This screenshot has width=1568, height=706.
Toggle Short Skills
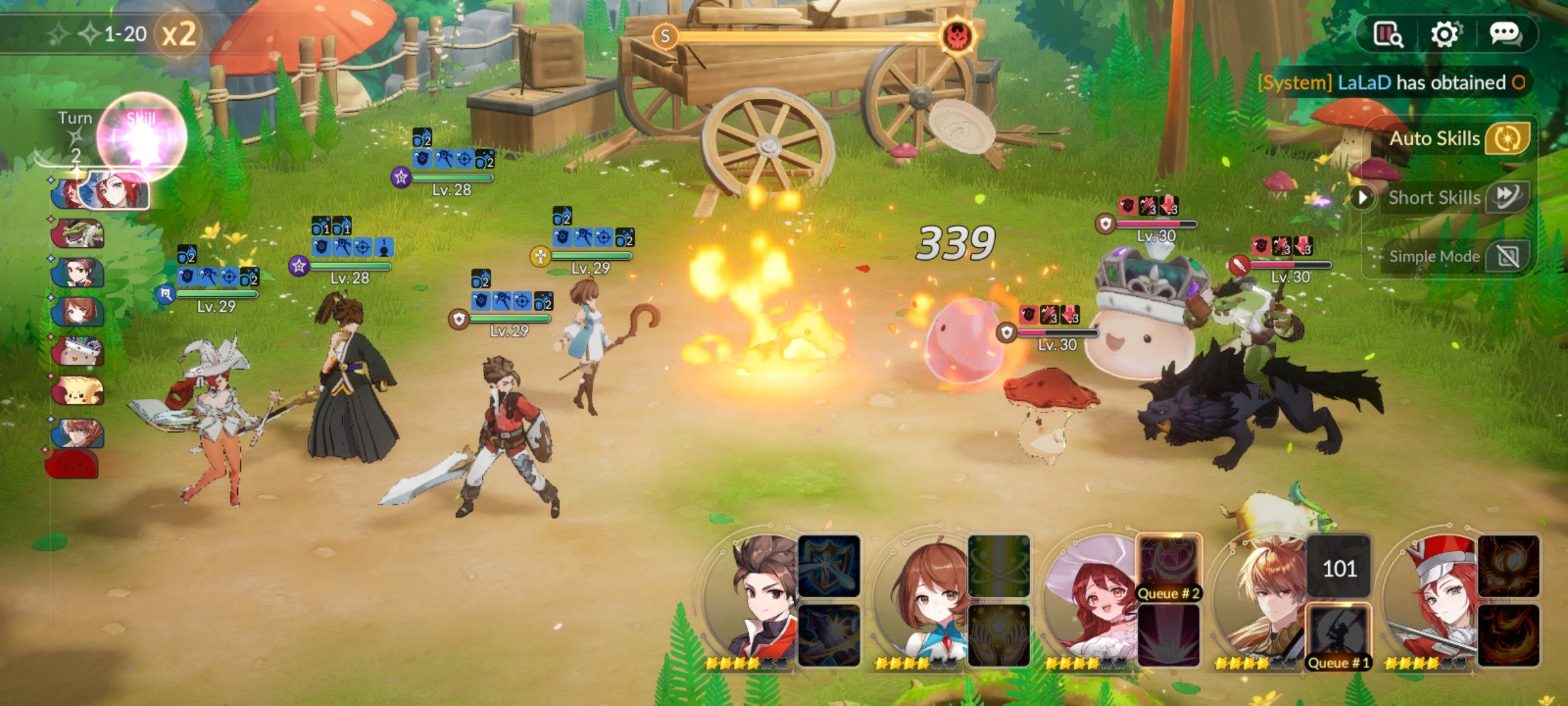tap(1507, 197)
